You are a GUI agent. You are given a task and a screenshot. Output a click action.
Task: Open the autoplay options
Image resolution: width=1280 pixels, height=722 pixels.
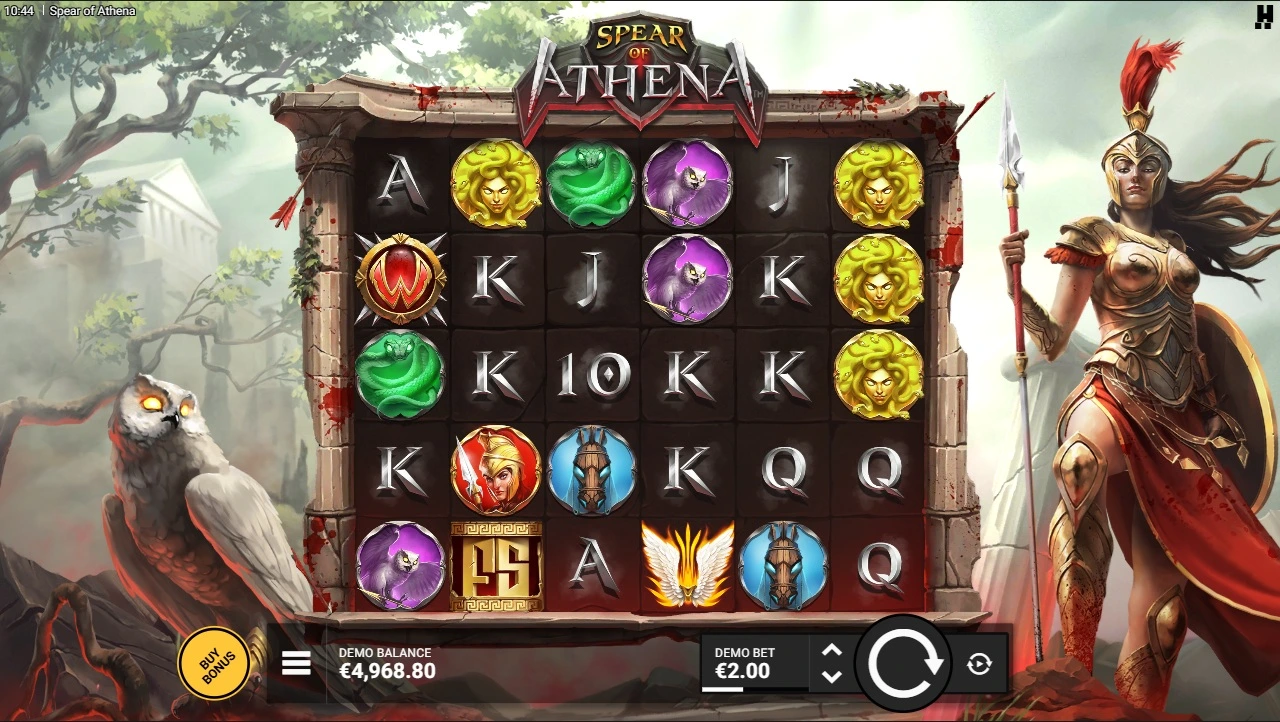click(979, 664)
